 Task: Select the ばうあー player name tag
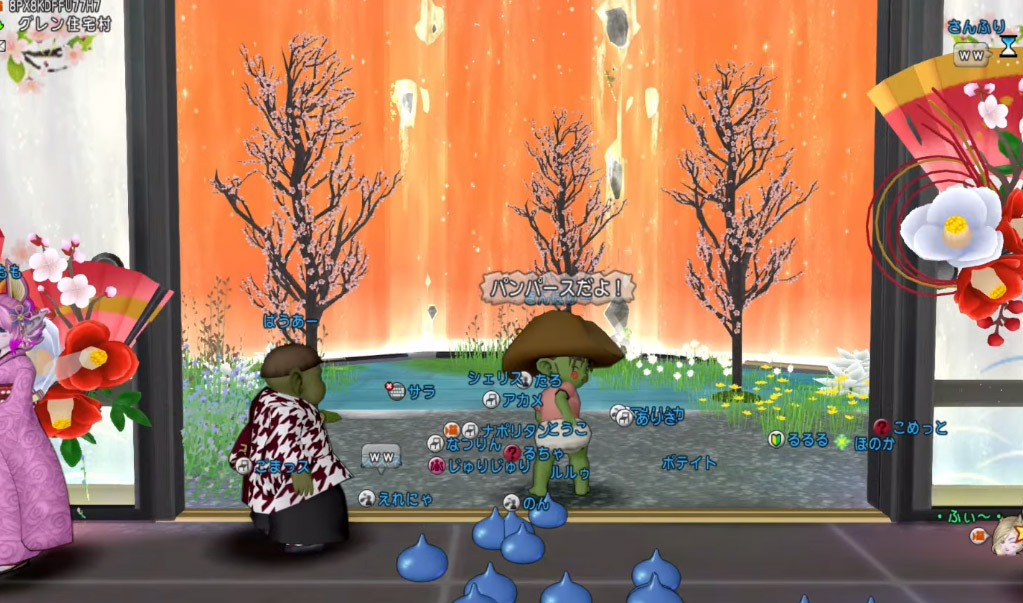coord(291,322)
